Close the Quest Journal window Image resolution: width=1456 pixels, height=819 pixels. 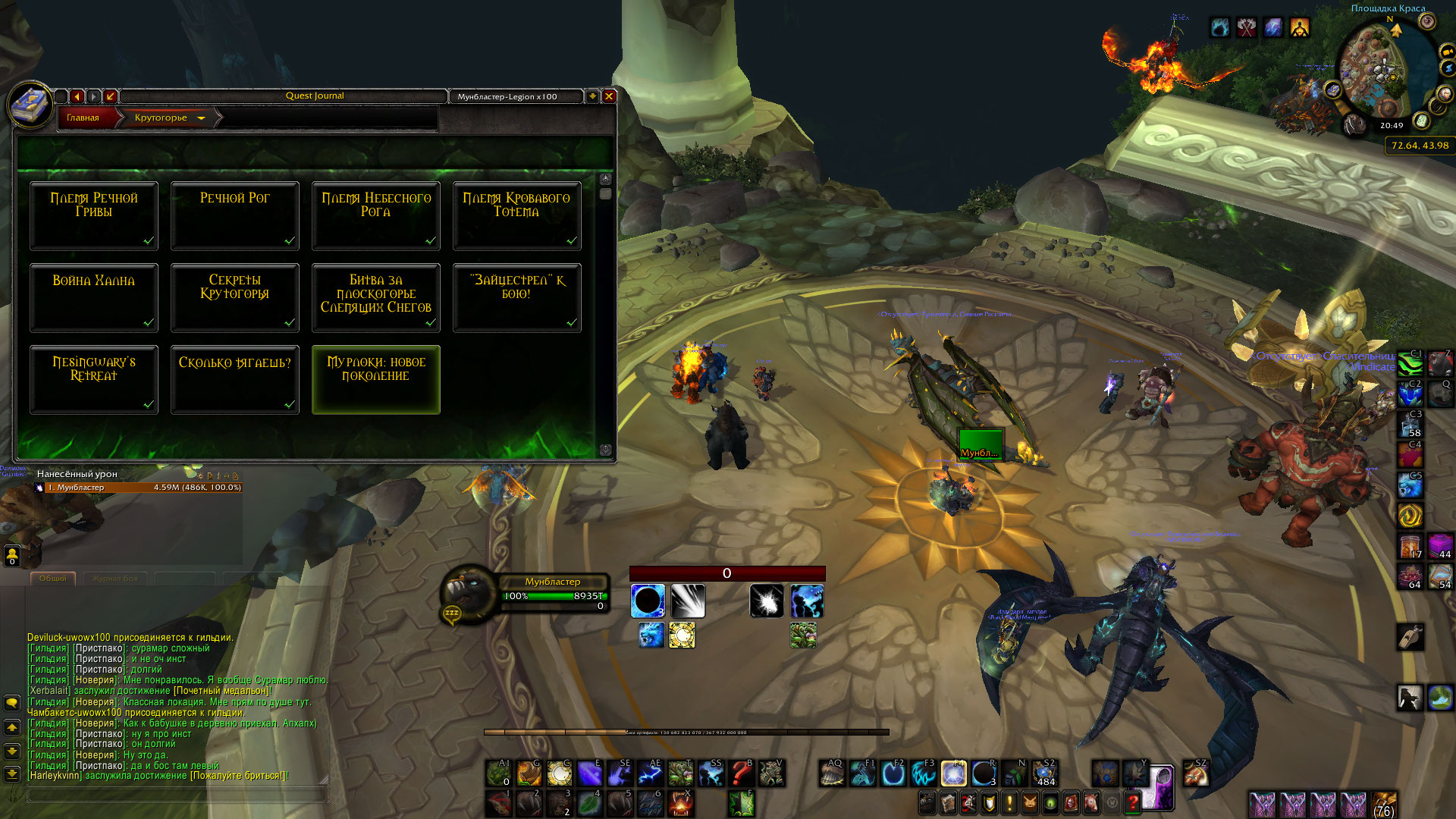click(x=608, y=96)
